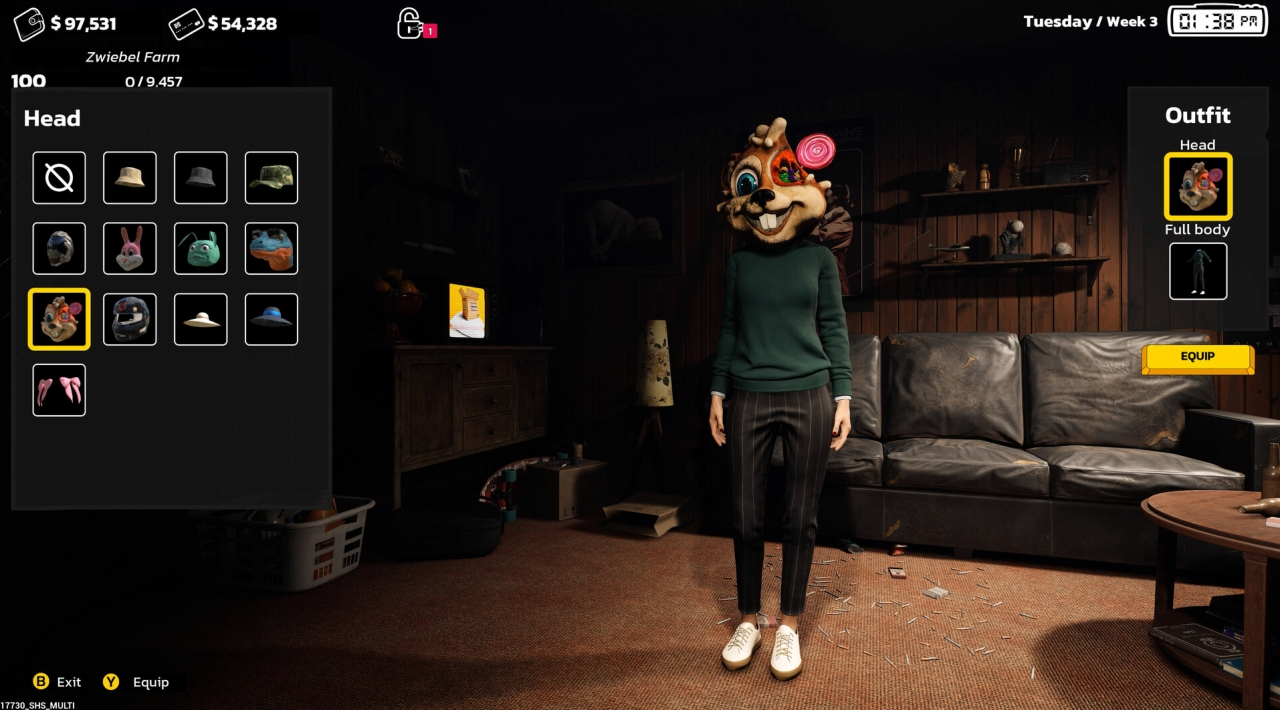Choose the tactical combat helmet
1280x710 pixels.
click(59, 248)
